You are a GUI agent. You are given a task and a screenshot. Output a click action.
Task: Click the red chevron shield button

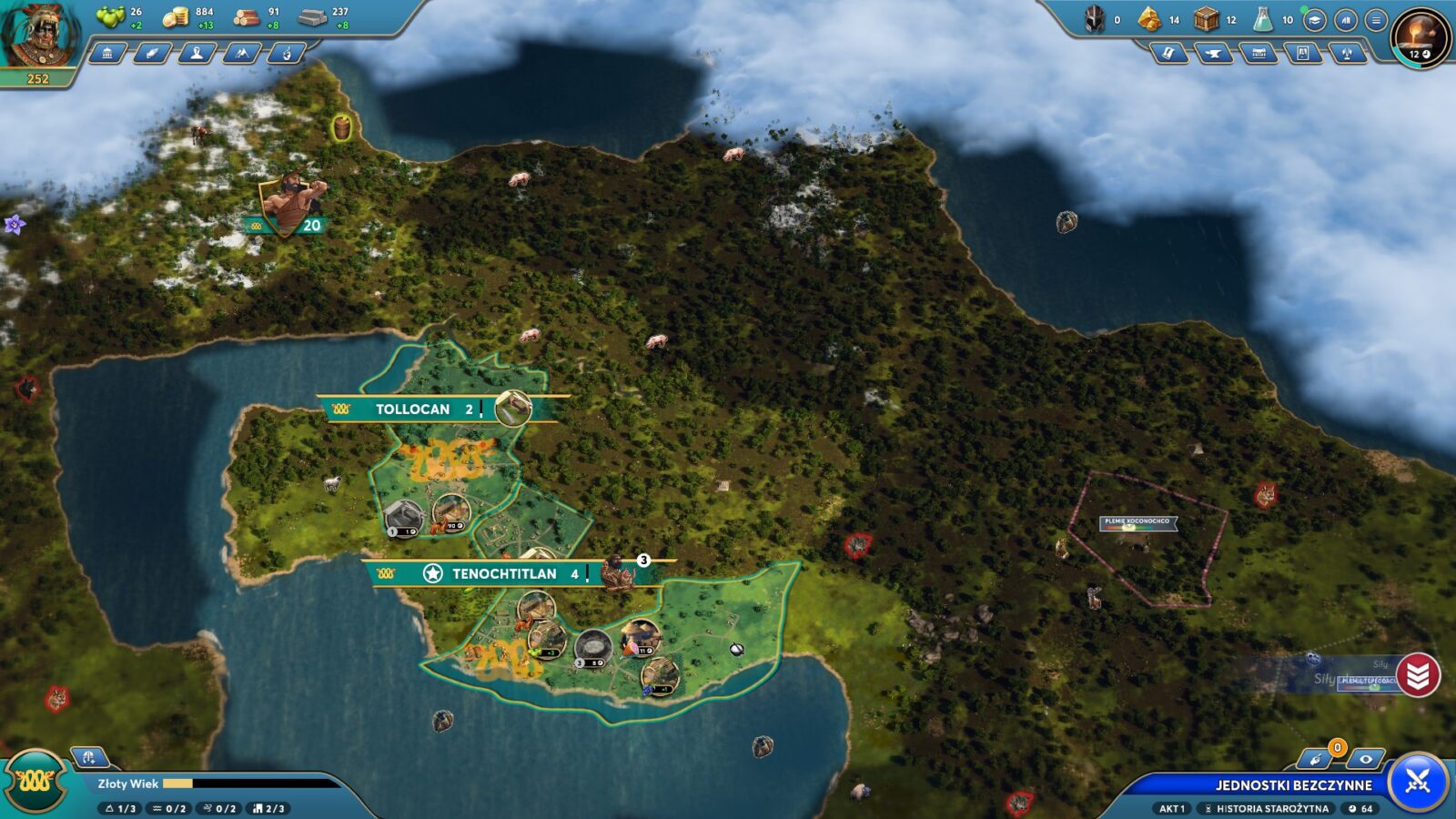1418,675
